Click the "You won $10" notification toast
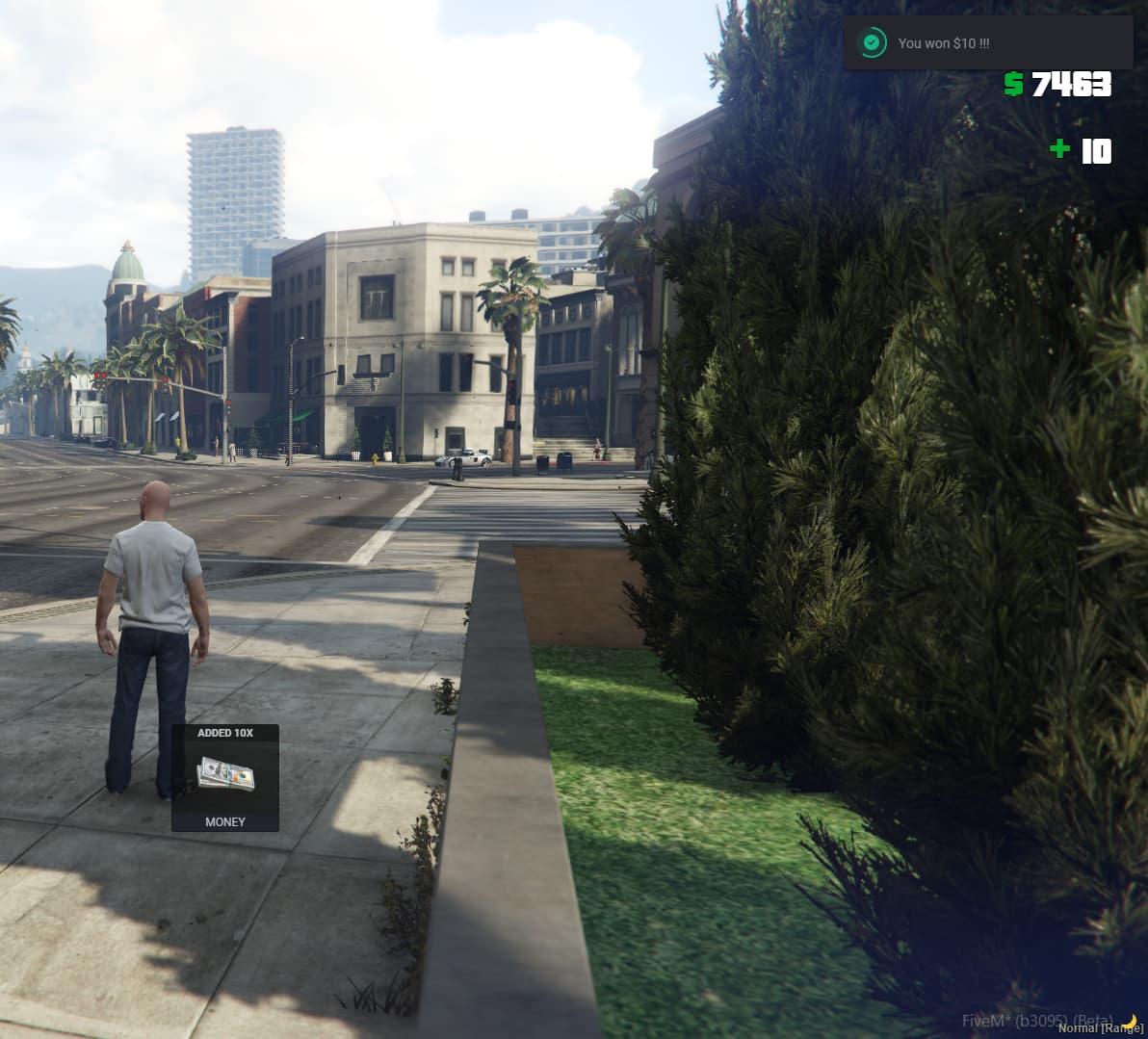This screenshot has width=1148, height=1039. [x=987, y=42]
